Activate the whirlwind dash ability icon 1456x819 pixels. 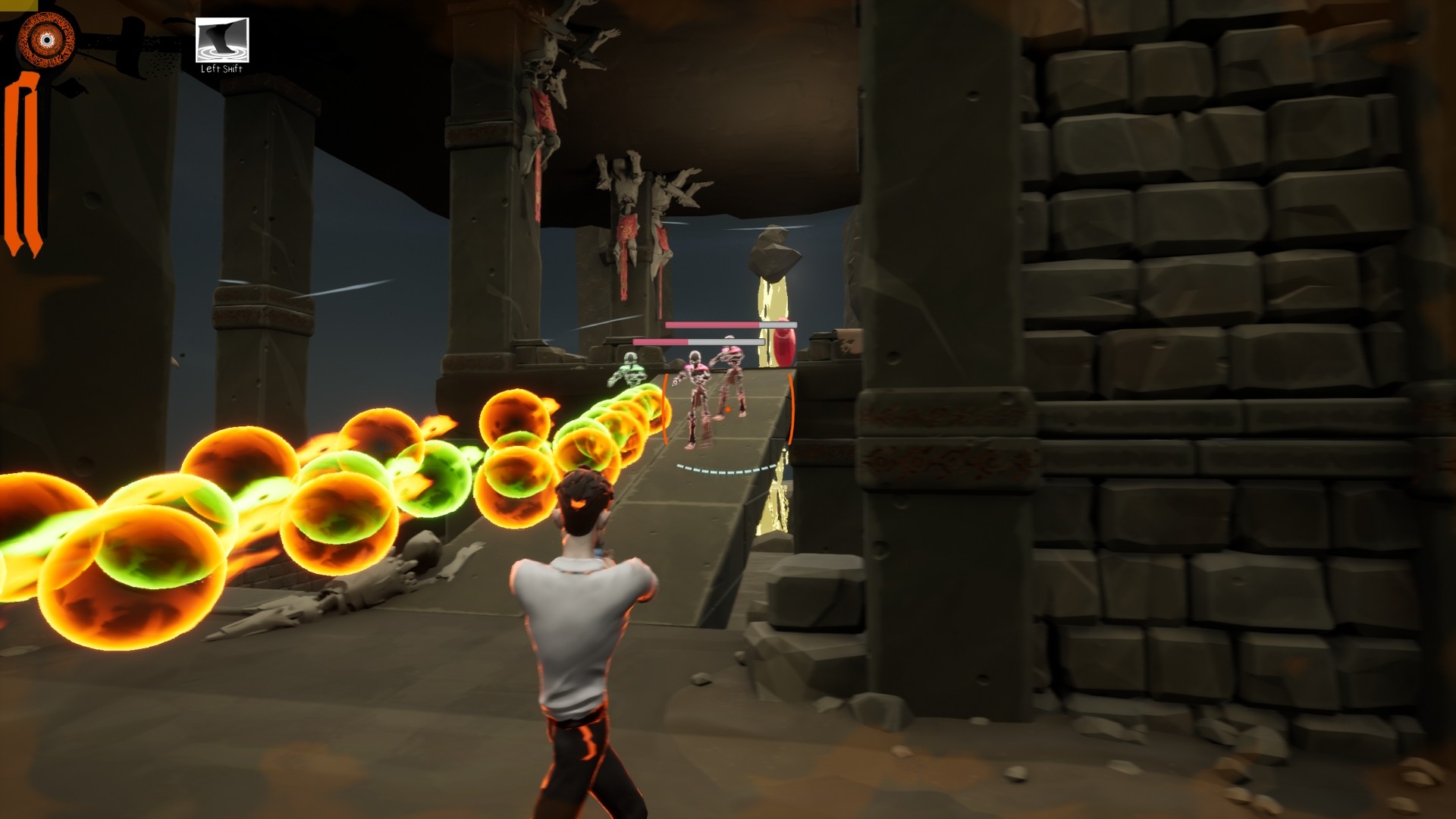tap(222, 39)
